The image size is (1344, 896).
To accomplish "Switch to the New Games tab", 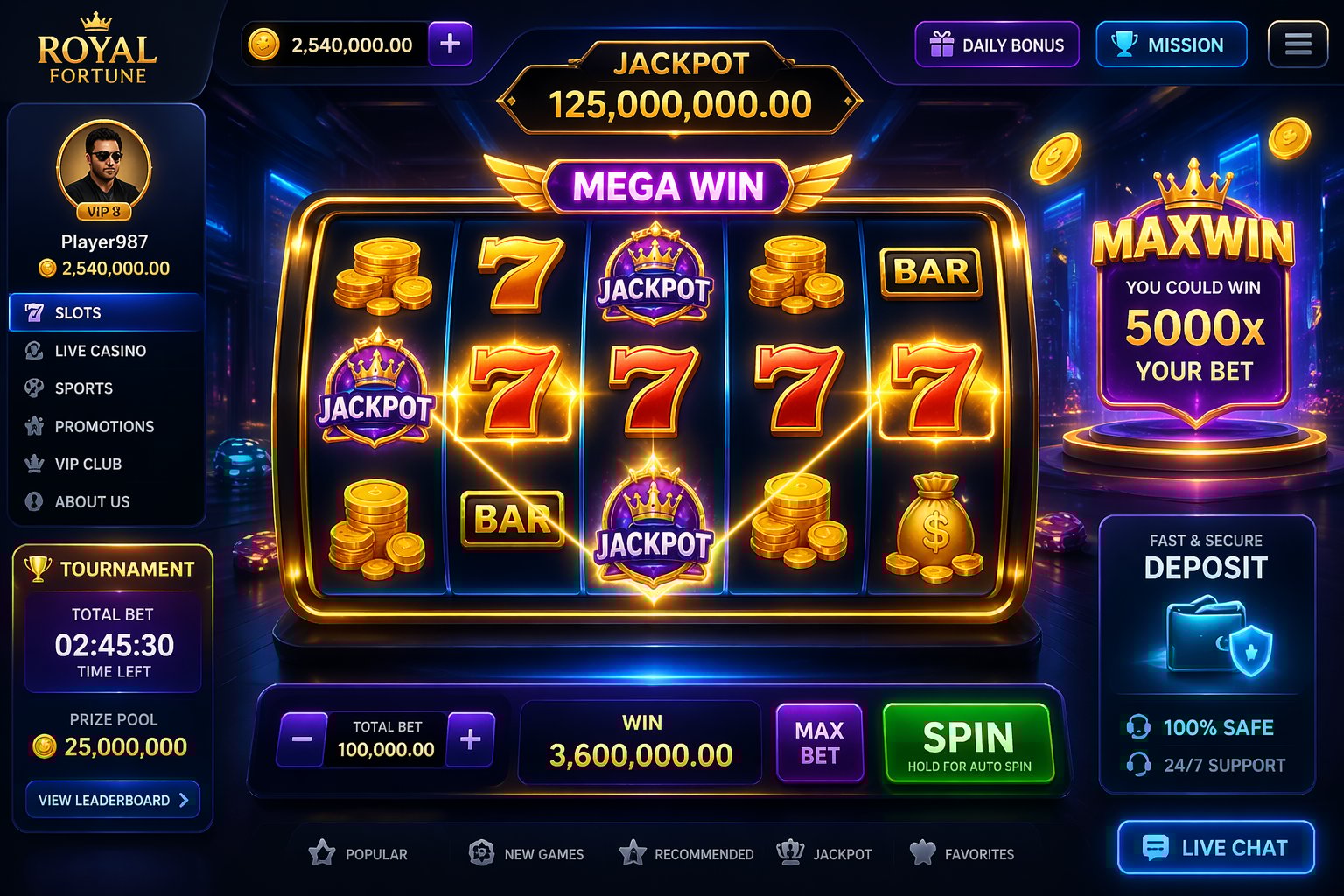I will [x=526, y=854].
